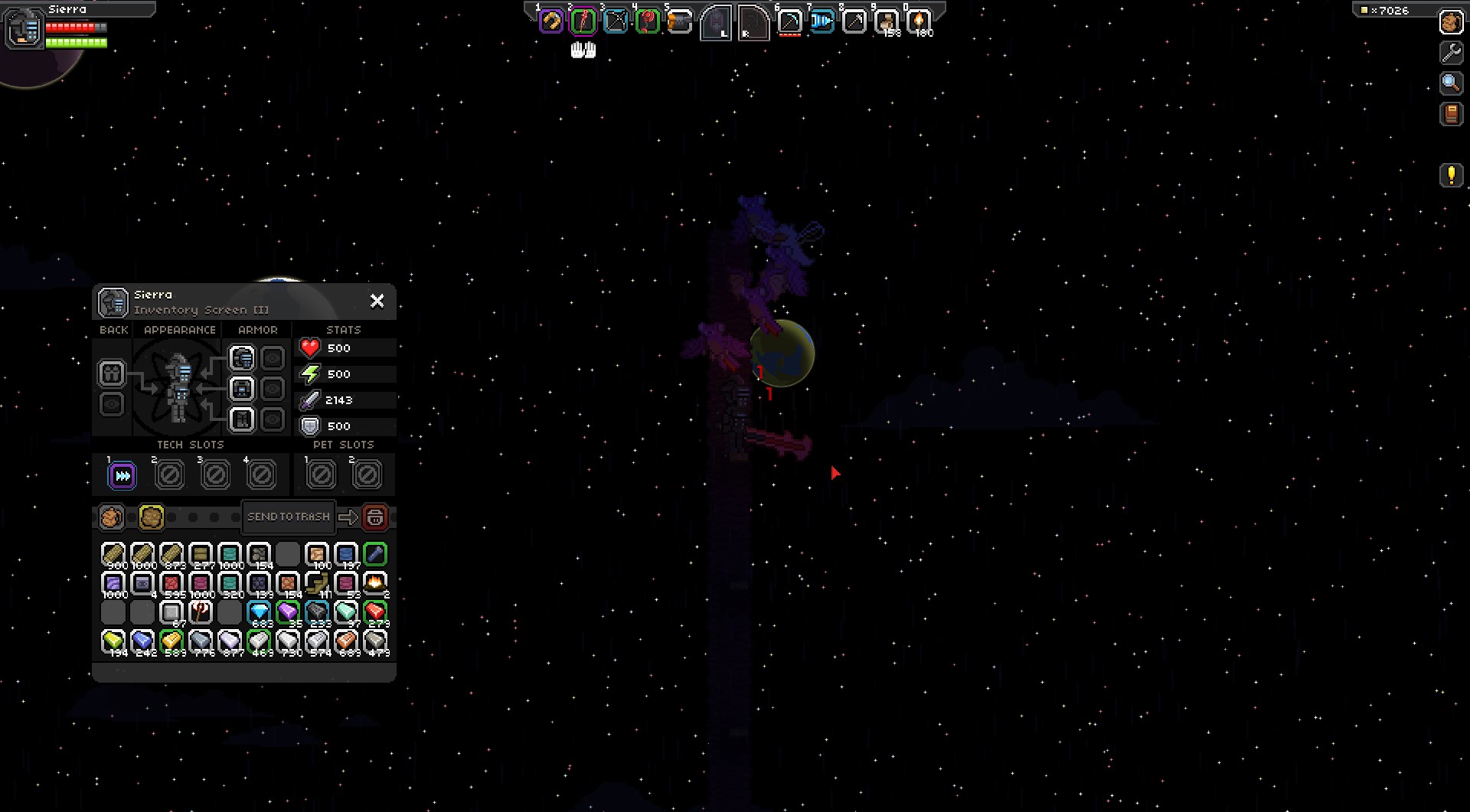This screenshot has height=812, width=1470.
Task: Select the bow in hotbar slot 3
Action: point(616,21)
